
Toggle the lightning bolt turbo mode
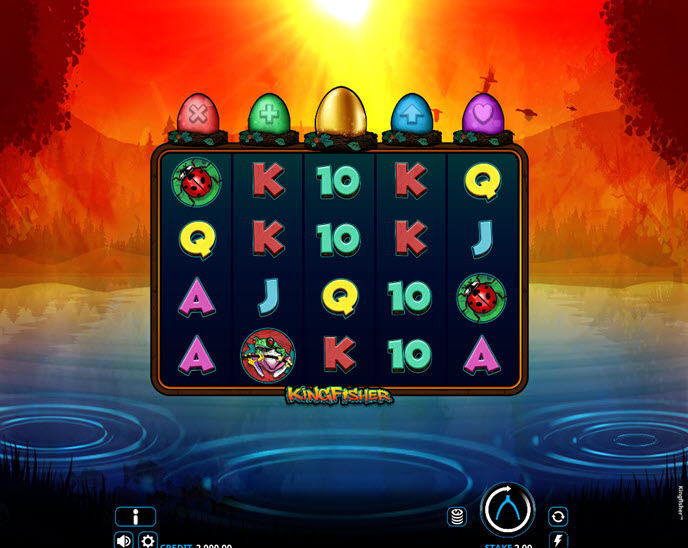pyautogui.click(x=558, y=540)
